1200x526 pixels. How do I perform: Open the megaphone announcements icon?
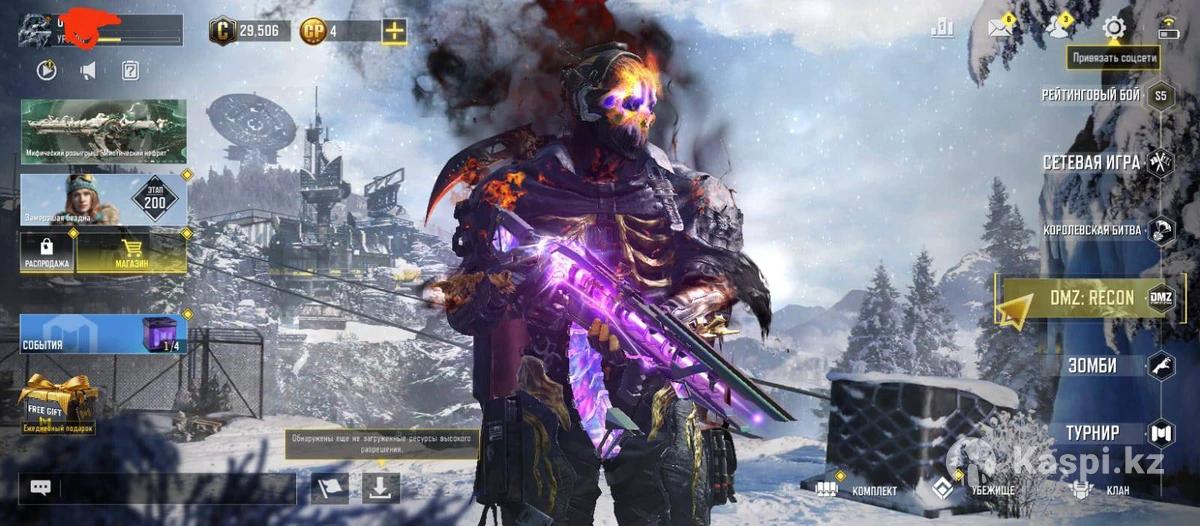pos(88,70)
